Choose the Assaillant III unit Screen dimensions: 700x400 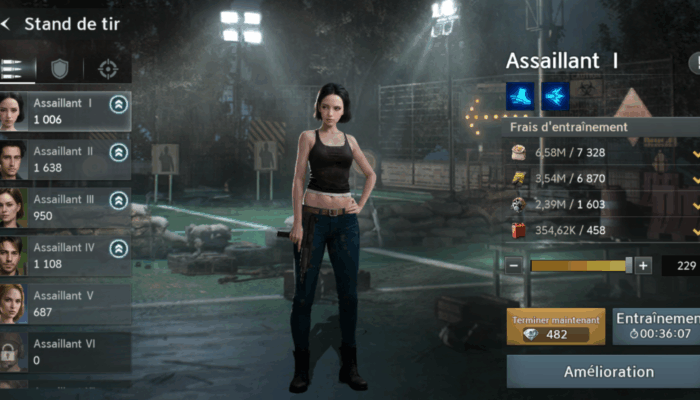(x=65, y=207)
